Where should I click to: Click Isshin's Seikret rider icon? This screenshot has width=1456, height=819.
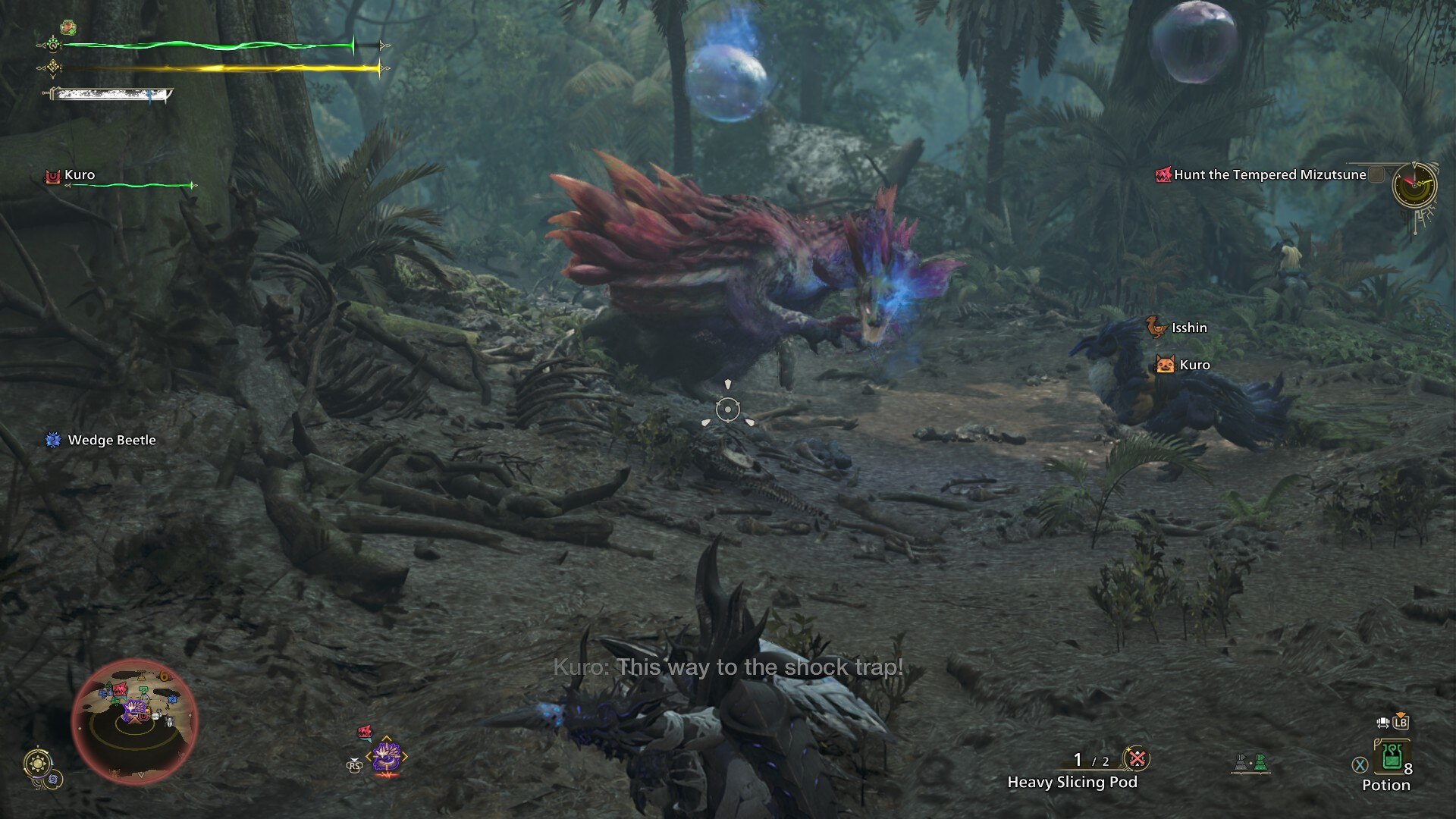pyautogui.click(x=1155, y=328)
